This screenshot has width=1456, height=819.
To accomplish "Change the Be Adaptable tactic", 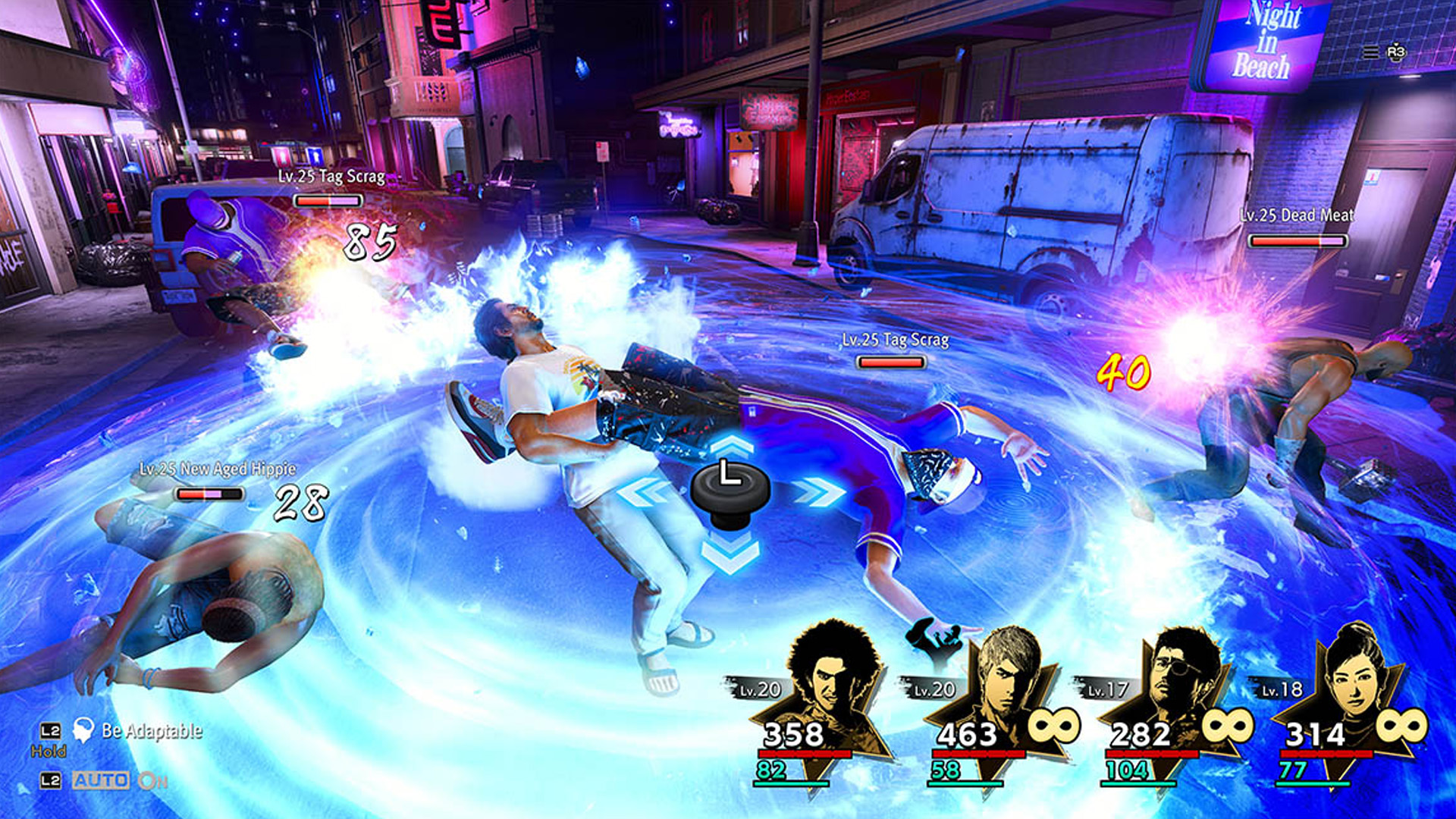I will pyautogui.click(x=152, y=731).
